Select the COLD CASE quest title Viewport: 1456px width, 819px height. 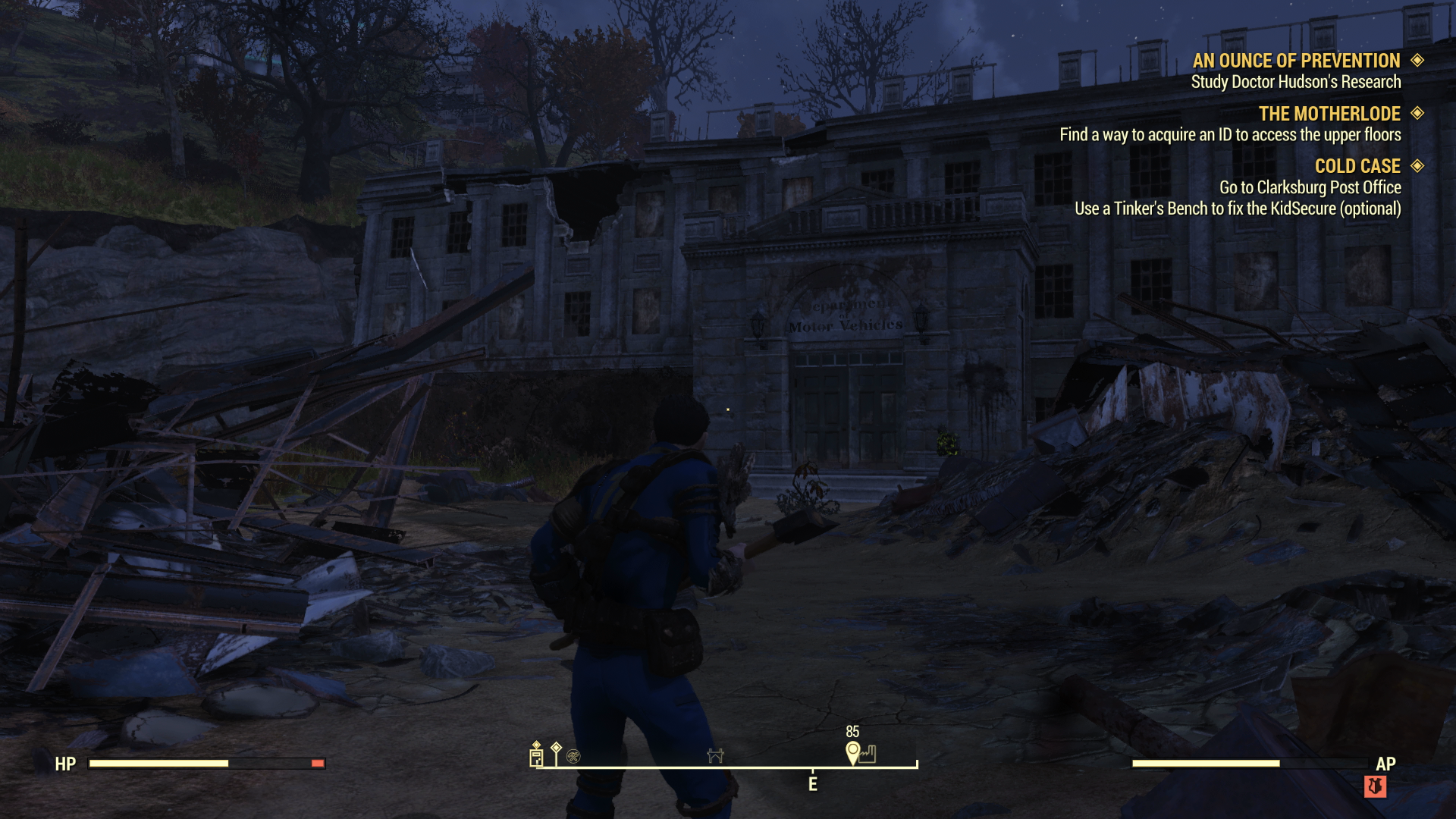[x=1357, y=166]
